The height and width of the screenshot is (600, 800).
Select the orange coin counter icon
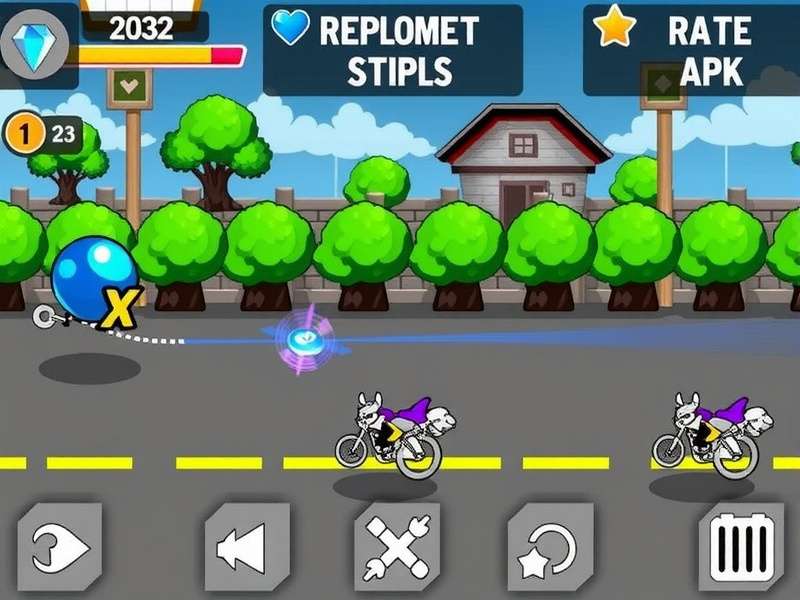click(x=27, y=133)
